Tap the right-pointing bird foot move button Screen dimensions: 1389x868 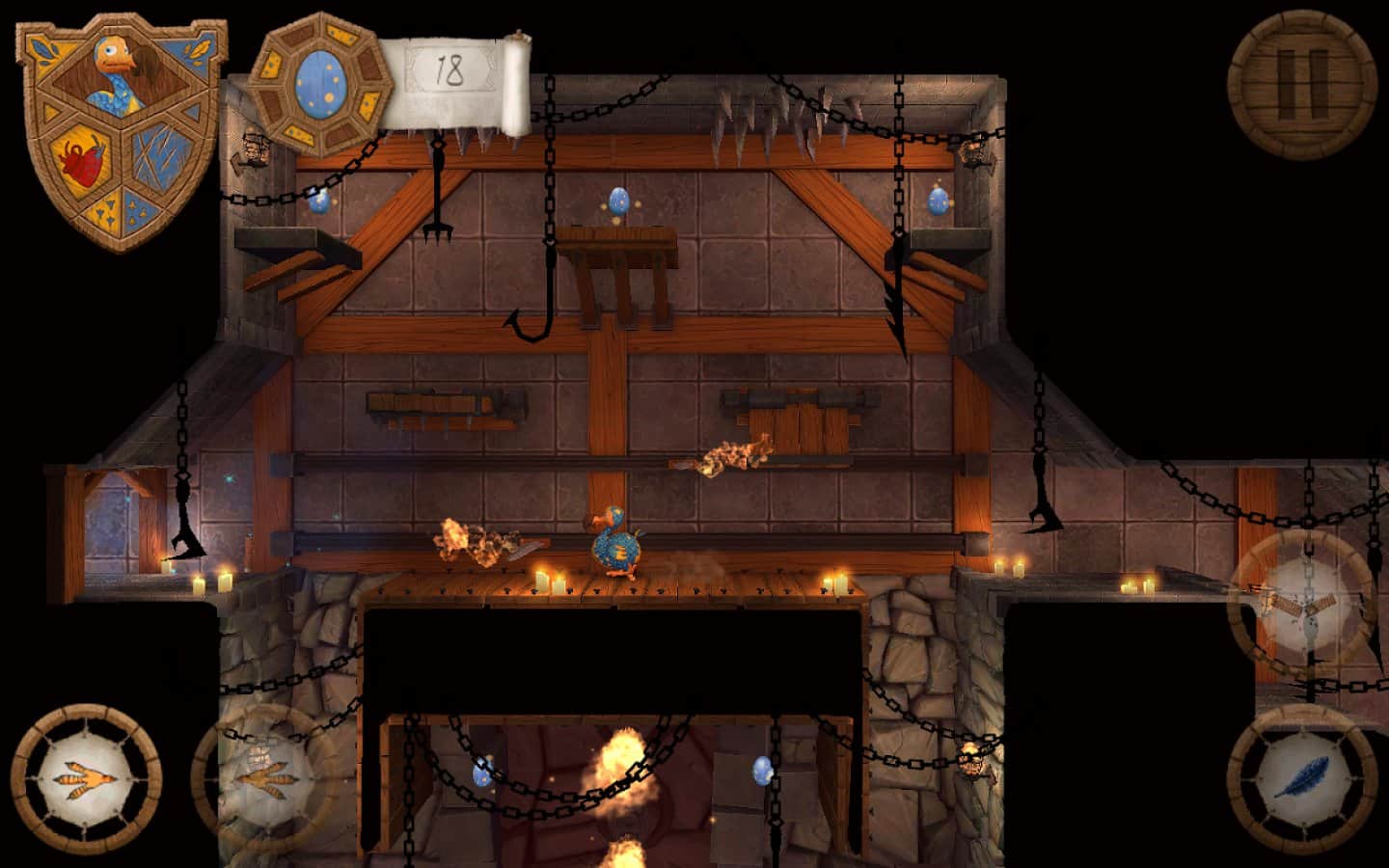[x=266, y=777]
